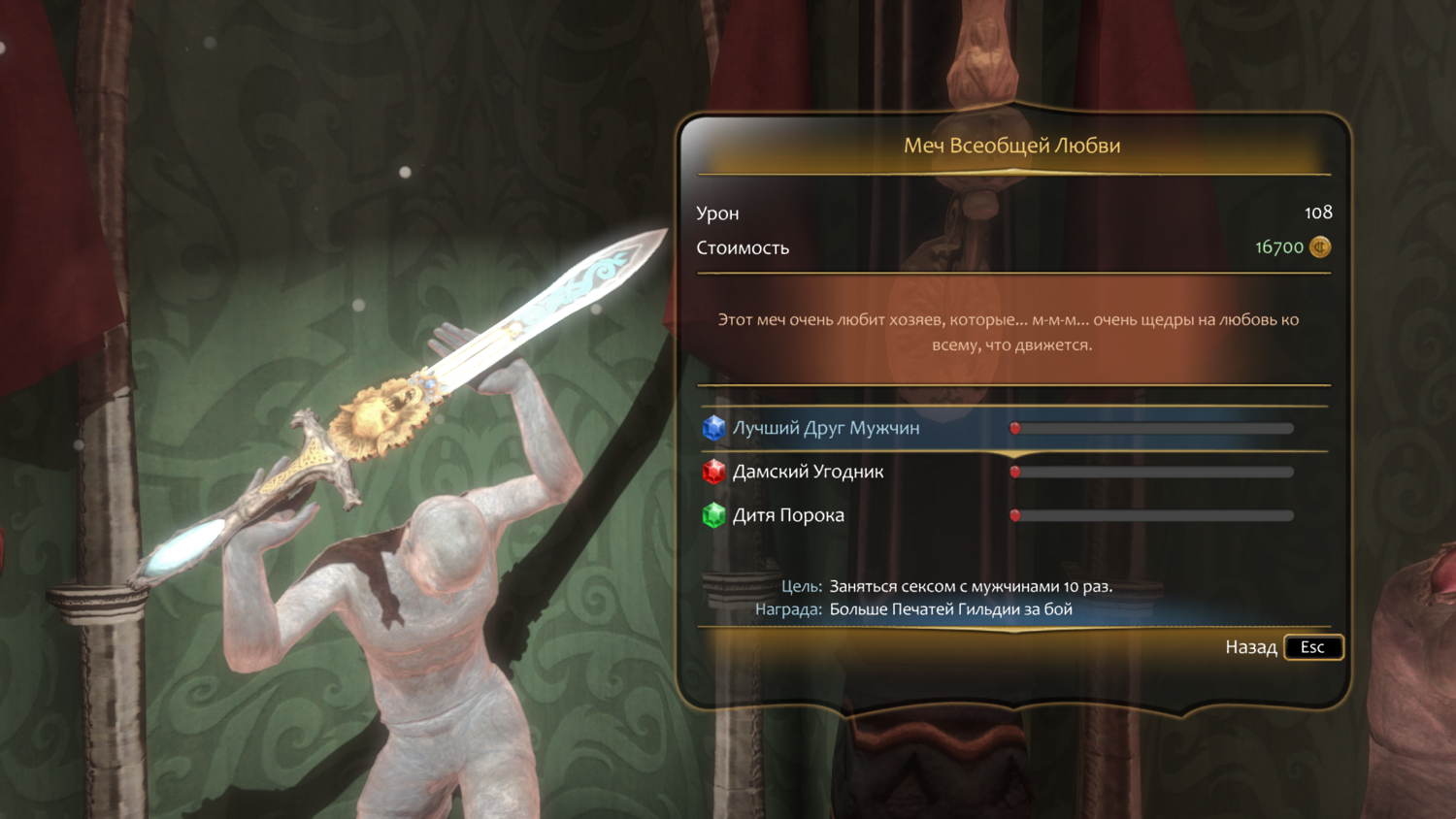The image size is (1456, 819).
Task: Select the Лучший Друг Мужчин upgrade row
Action: tap(826, 428)
